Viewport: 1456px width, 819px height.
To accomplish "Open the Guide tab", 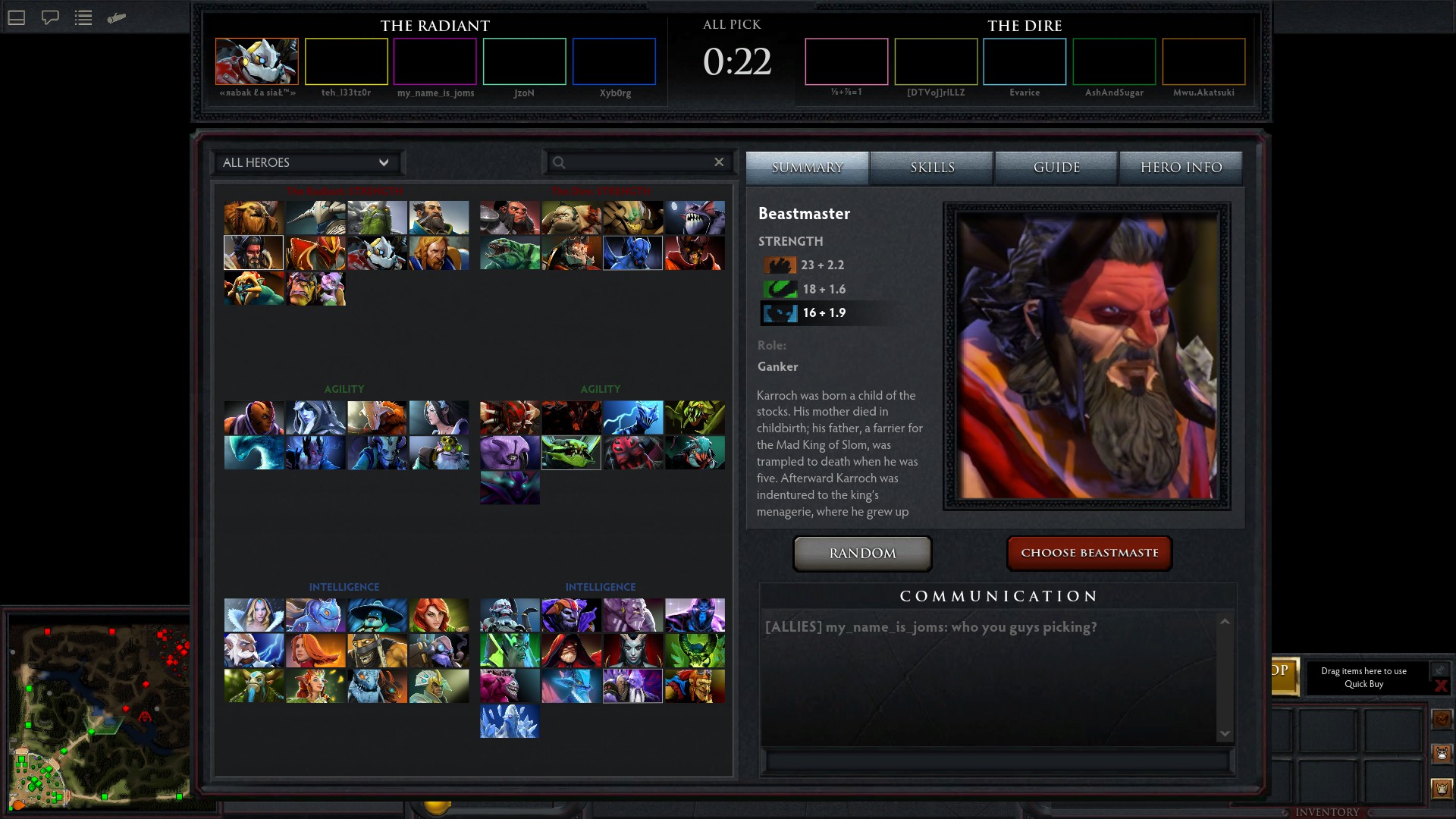I will pos(1056,168).
